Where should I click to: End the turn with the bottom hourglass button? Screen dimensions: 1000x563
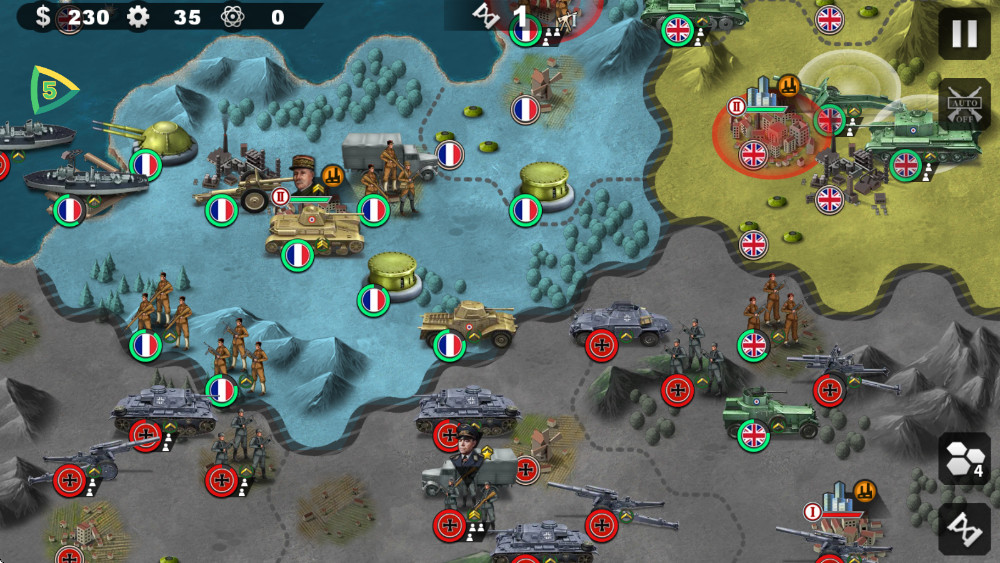tap(964, 527)
